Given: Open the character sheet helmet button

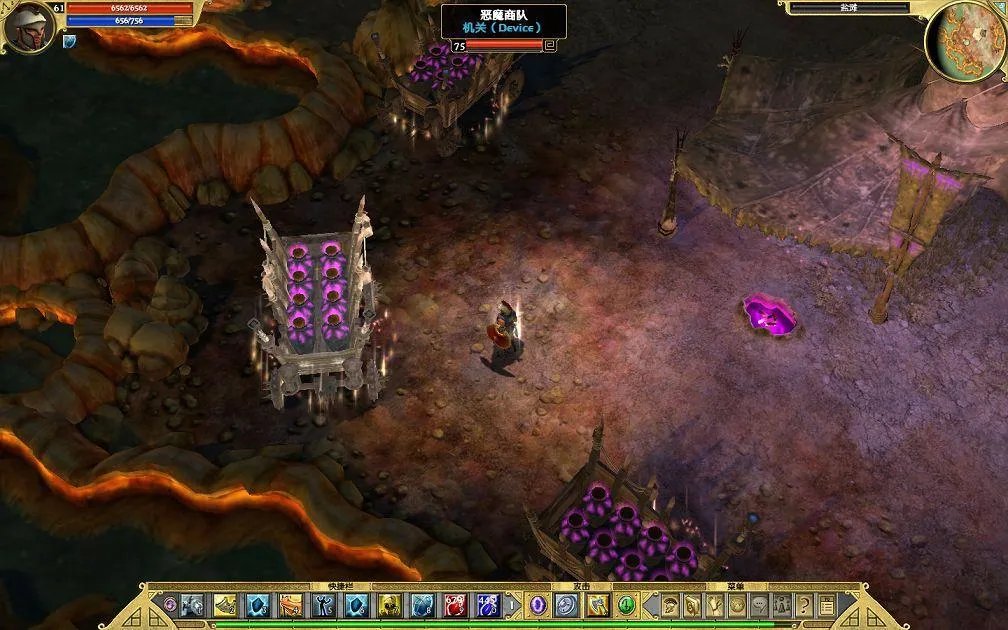Looking at the screenshot, I should tap(670, 605).
